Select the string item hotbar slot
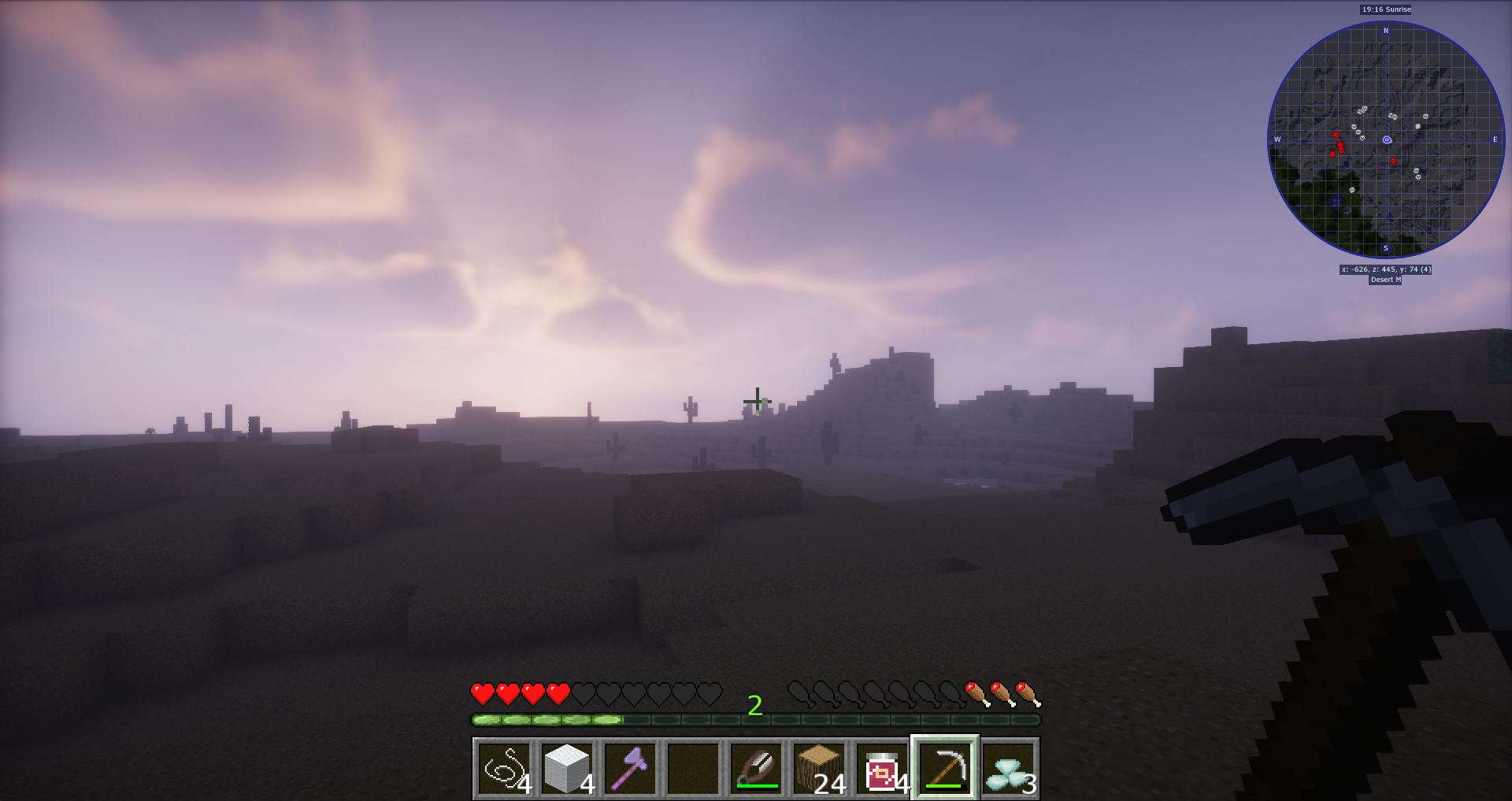The height and width of the screenshot is (801, 1512). (504, 768)
